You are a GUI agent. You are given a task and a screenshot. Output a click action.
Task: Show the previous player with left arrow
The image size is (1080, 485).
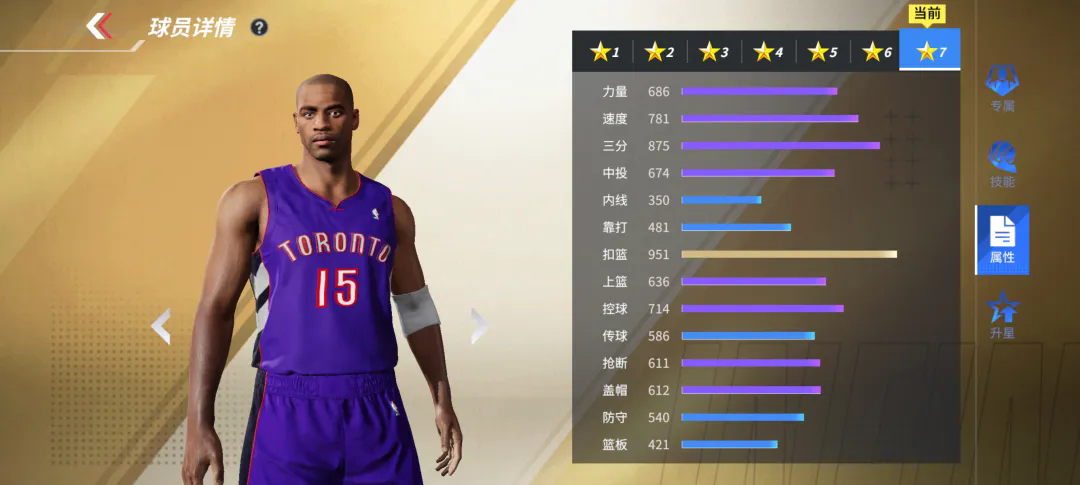click(x=160, y=326)
